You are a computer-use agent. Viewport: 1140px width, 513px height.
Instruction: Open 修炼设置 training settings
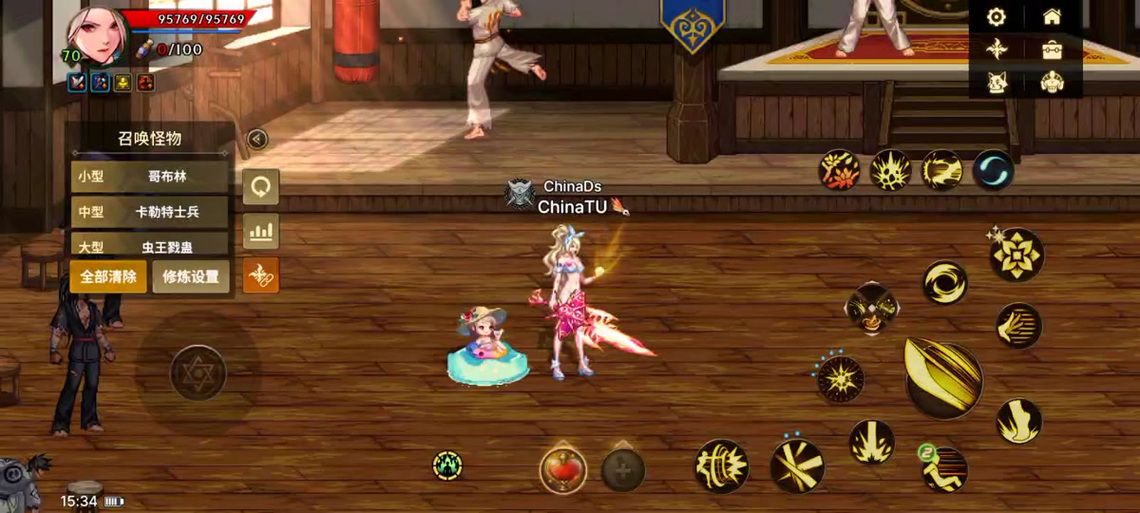[191, 277]
